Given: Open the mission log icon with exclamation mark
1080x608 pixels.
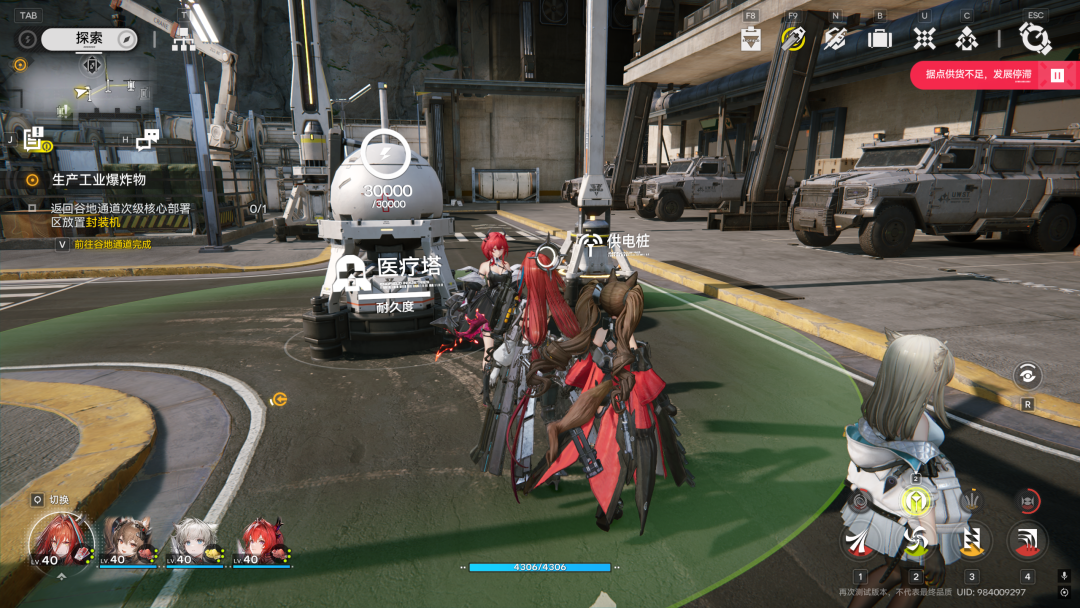Looking at the screenshot, I should [x=36, y=140].
